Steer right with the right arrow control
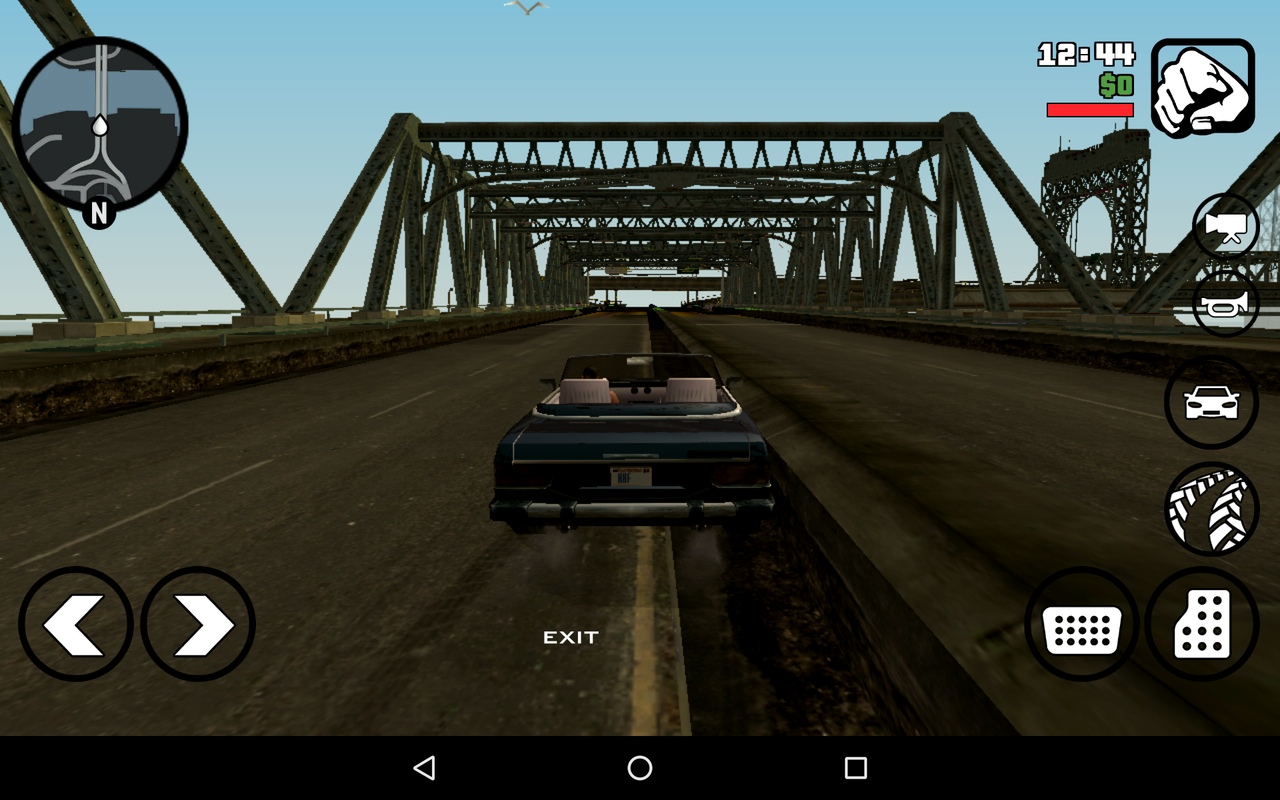 pos(197,623)
